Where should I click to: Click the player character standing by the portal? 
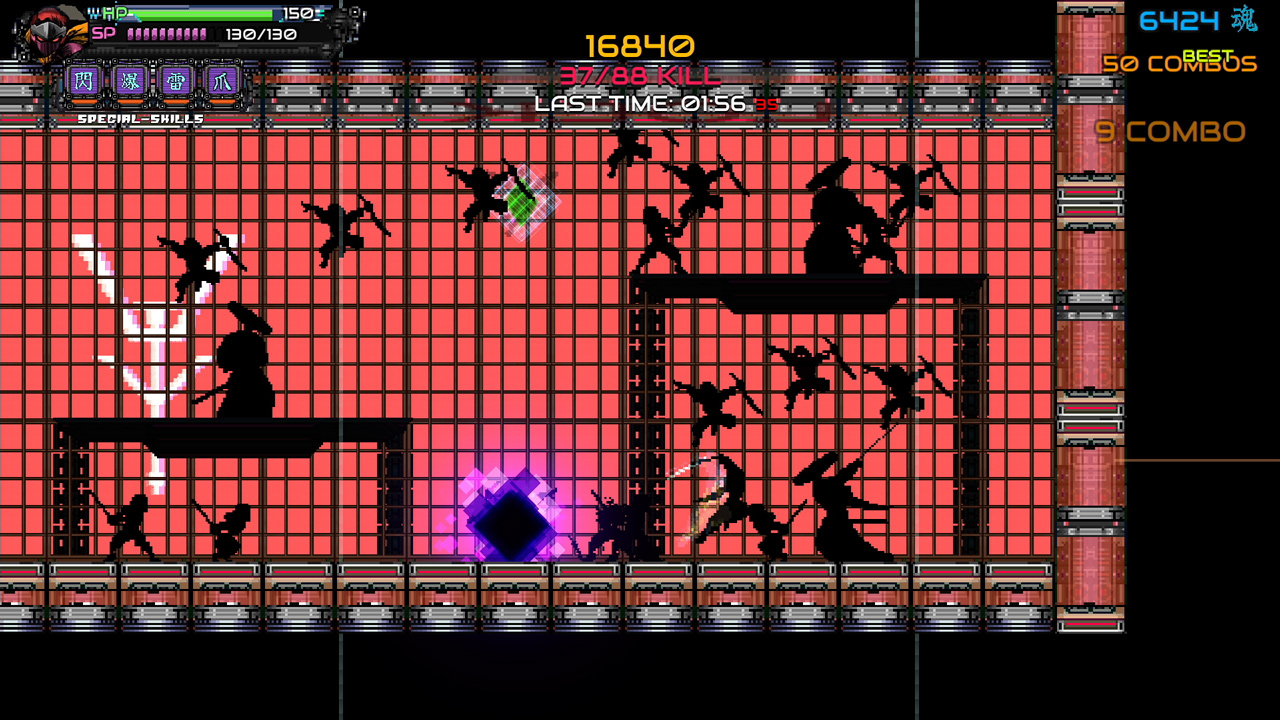pos(610,520)
